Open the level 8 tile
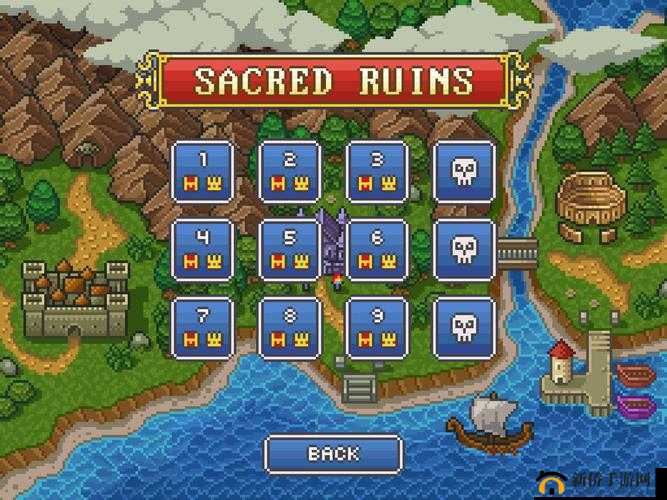Viewport: 667px width, 500px height. tap(290, 326)
